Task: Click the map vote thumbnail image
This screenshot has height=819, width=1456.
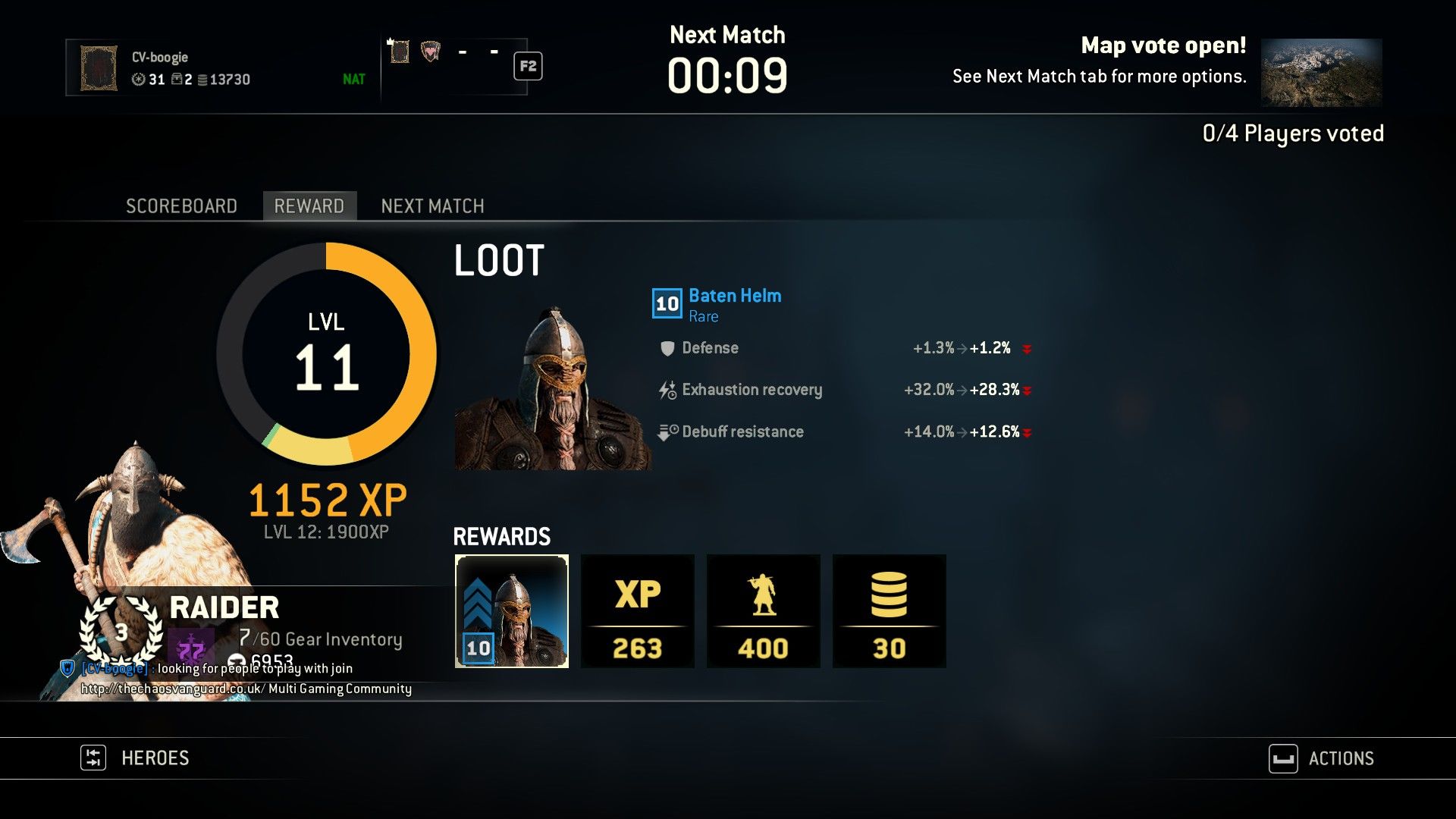Action: pos(1321,73)
